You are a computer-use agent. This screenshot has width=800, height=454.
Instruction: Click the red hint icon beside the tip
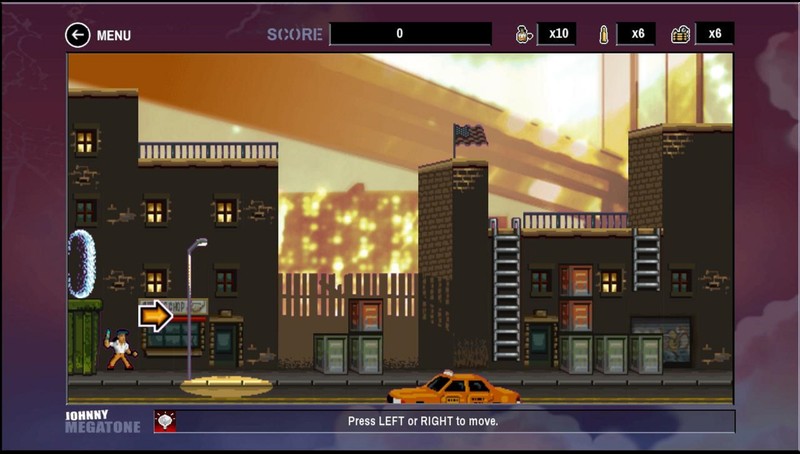(165, 421)
